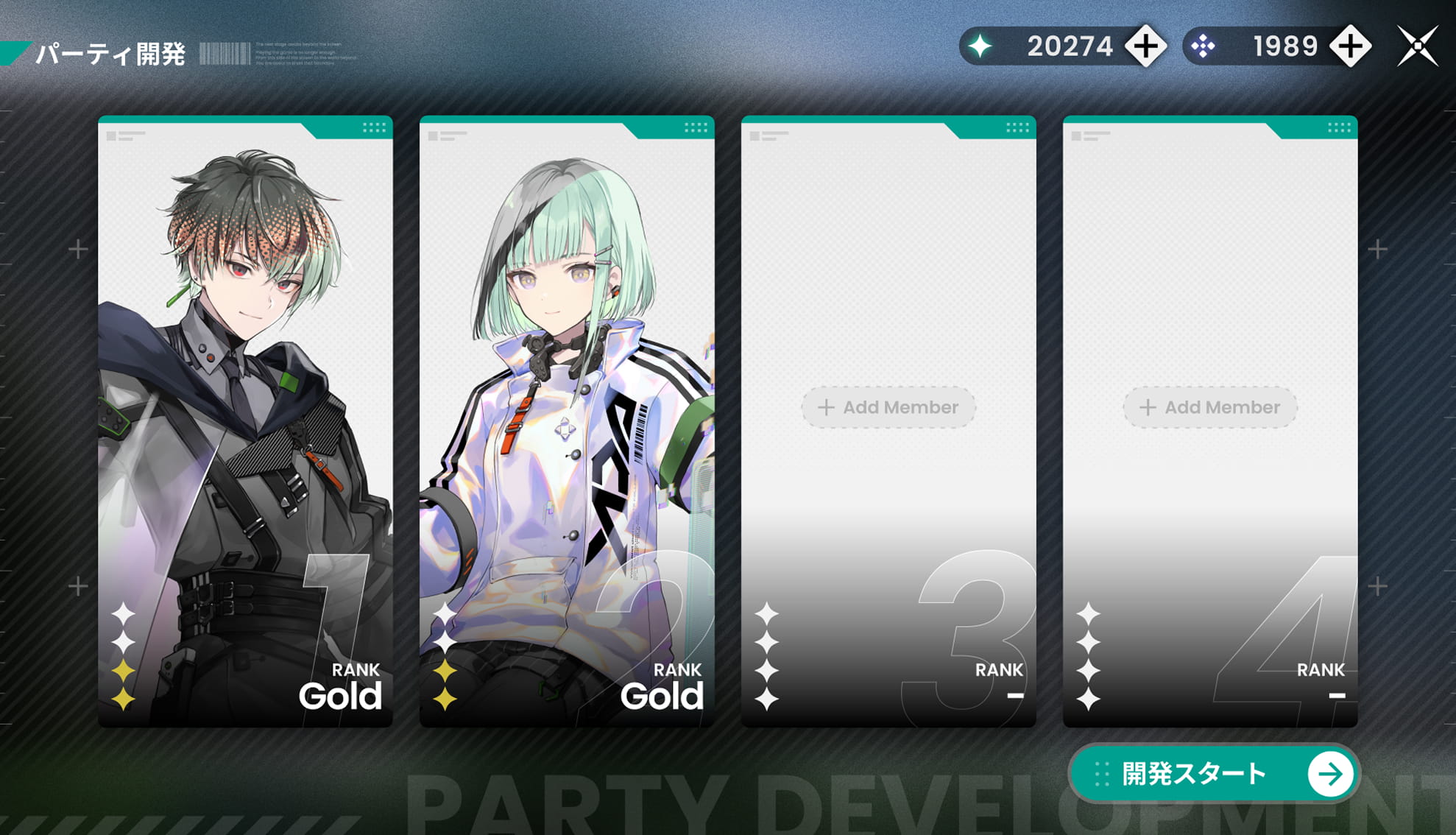Expand Add Member options in slot 3
The height and width of the screenshot is (835, 1456).
[888, 407]
